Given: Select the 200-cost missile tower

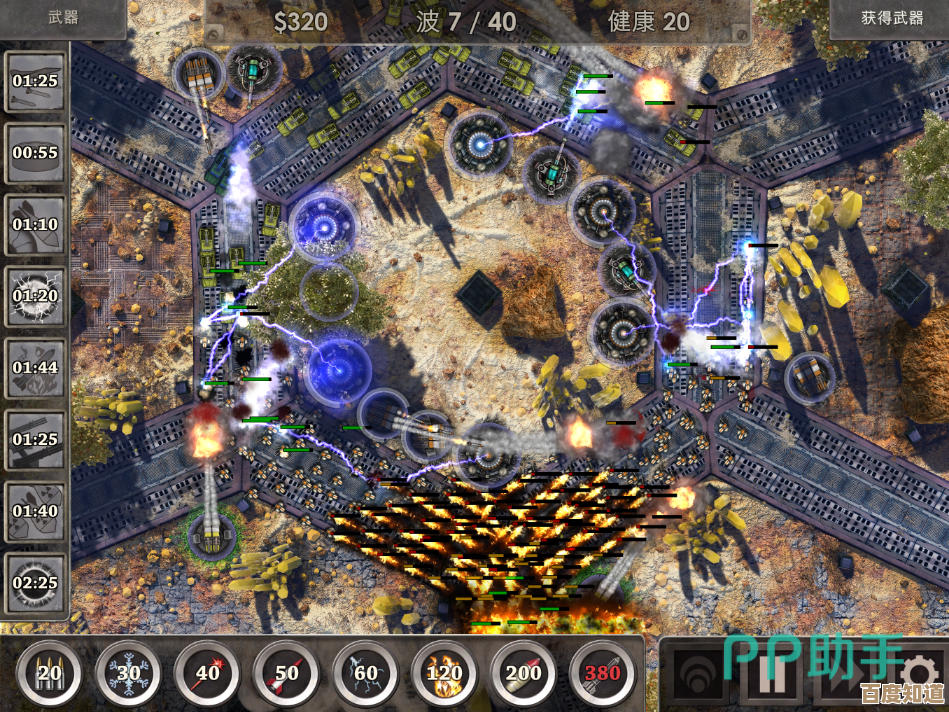Looking at the screenshot, I should click(523, 673).
